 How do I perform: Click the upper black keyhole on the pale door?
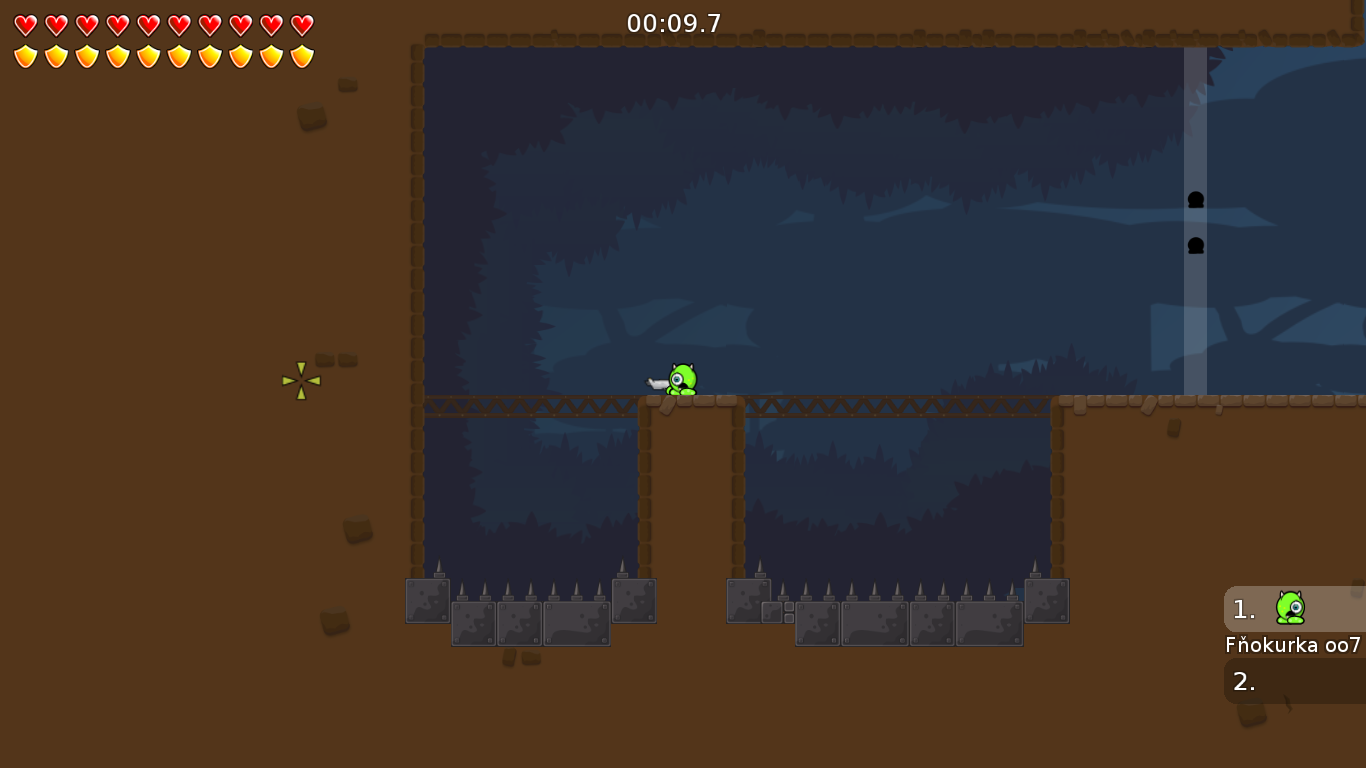(1194, 200)
